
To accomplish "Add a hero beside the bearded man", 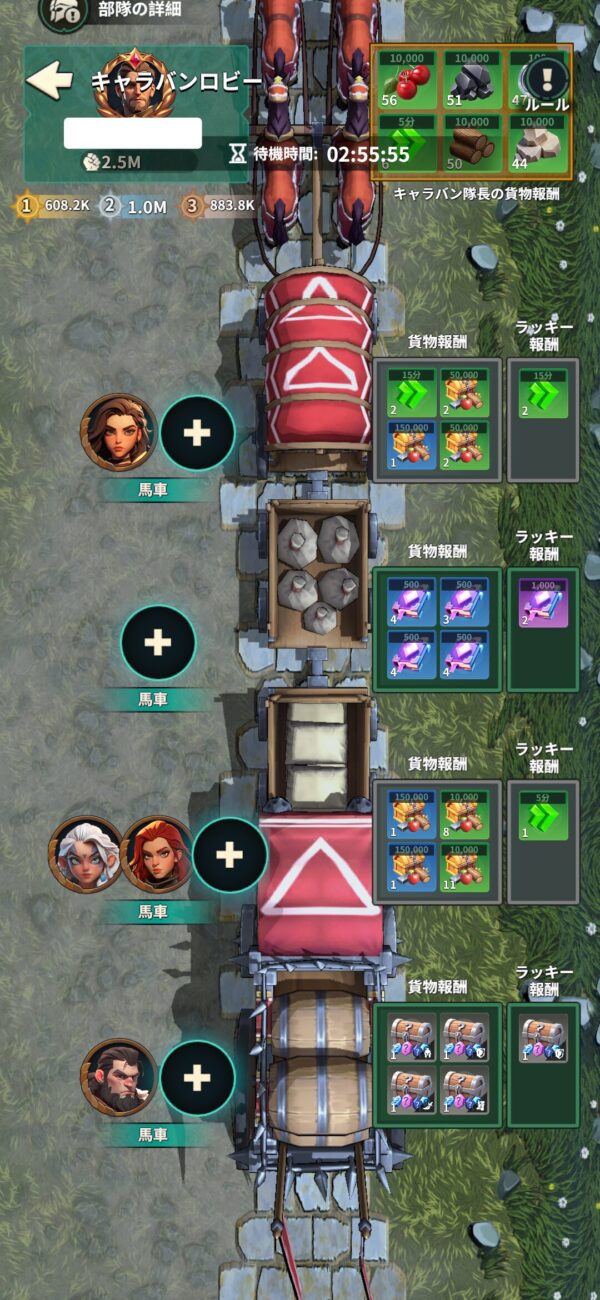I will [197, 1077].
